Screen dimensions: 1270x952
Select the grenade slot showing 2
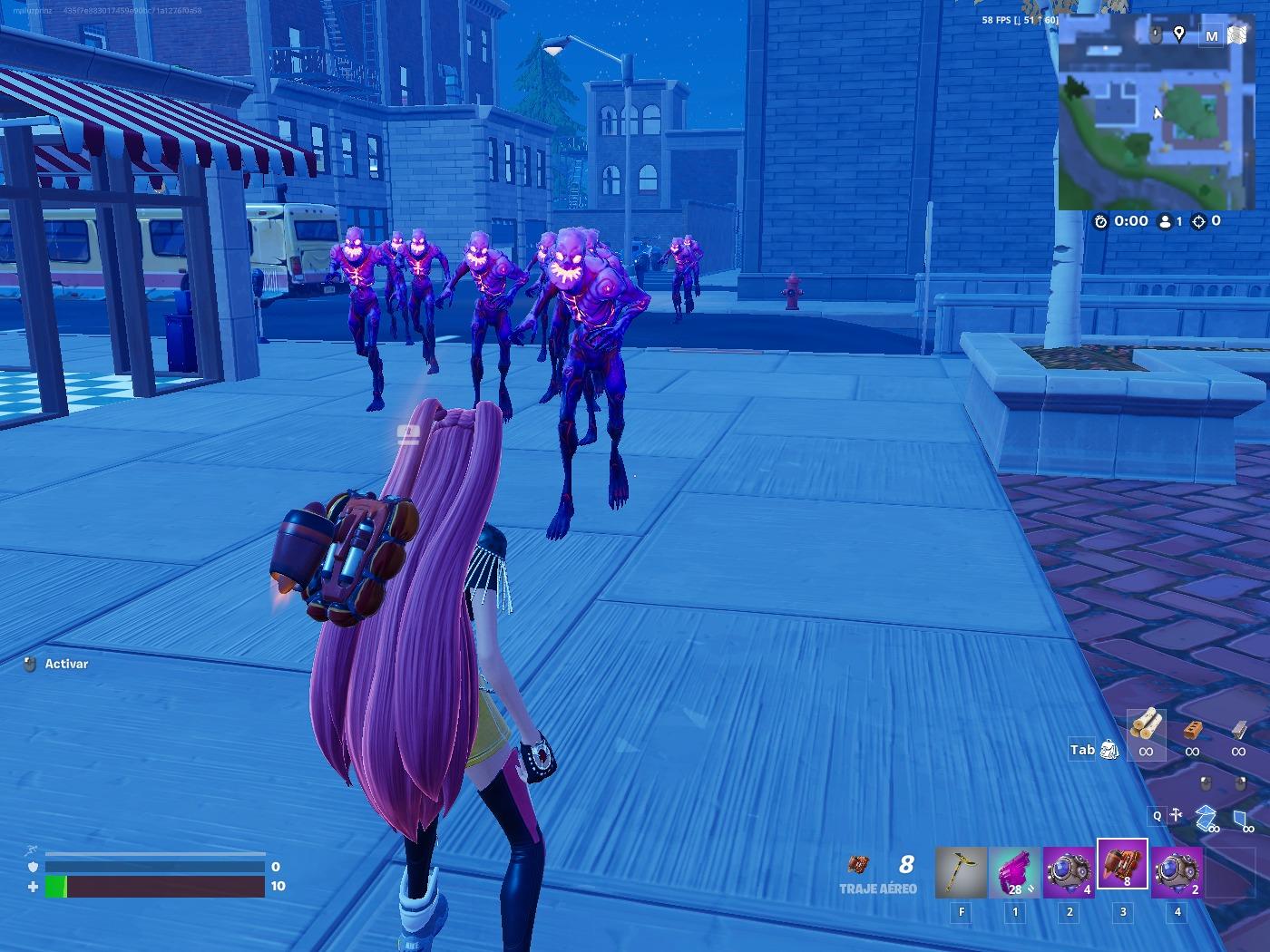(x=1177, y=871)
